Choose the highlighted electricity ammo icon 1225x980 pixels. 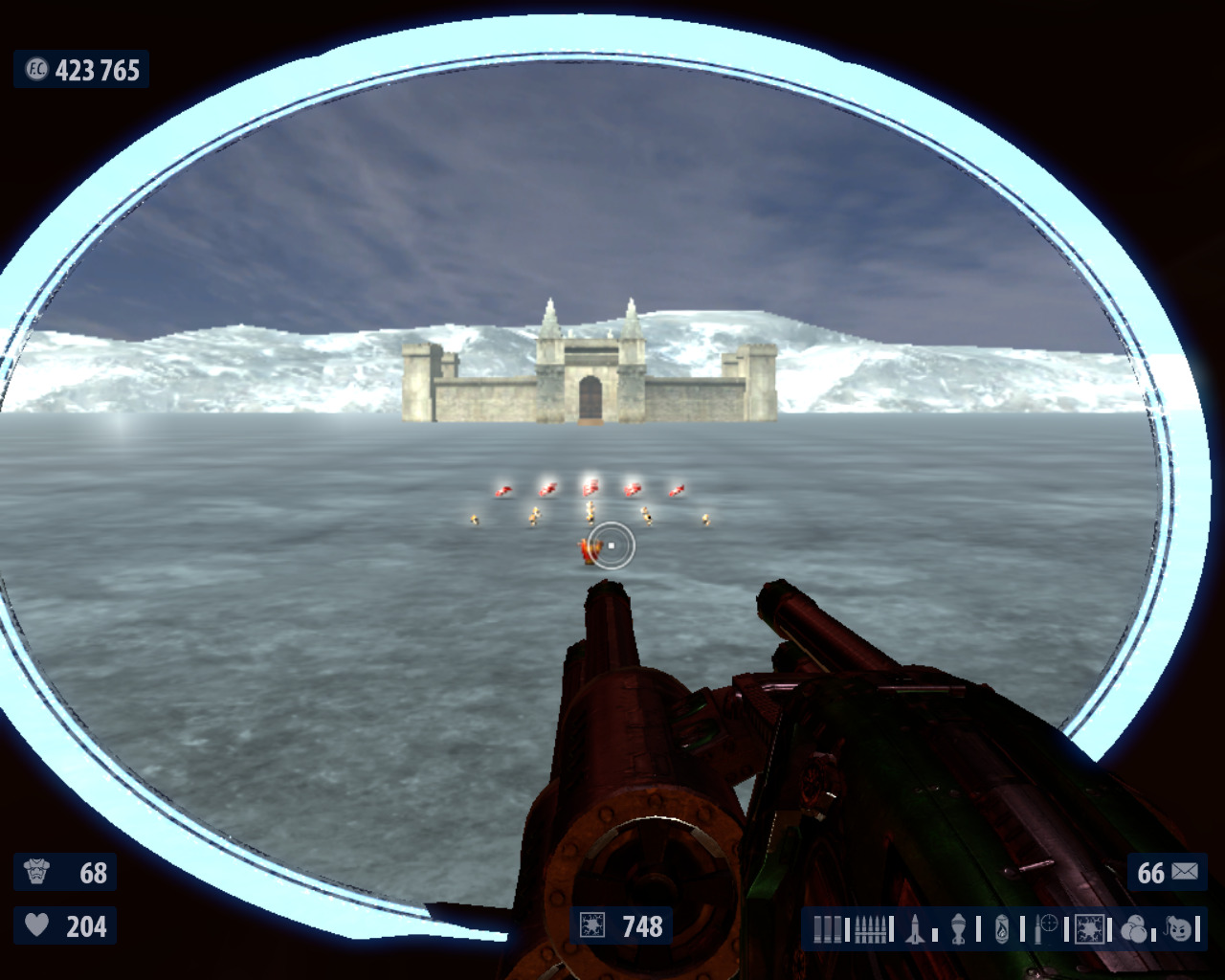pos(1090,928)
